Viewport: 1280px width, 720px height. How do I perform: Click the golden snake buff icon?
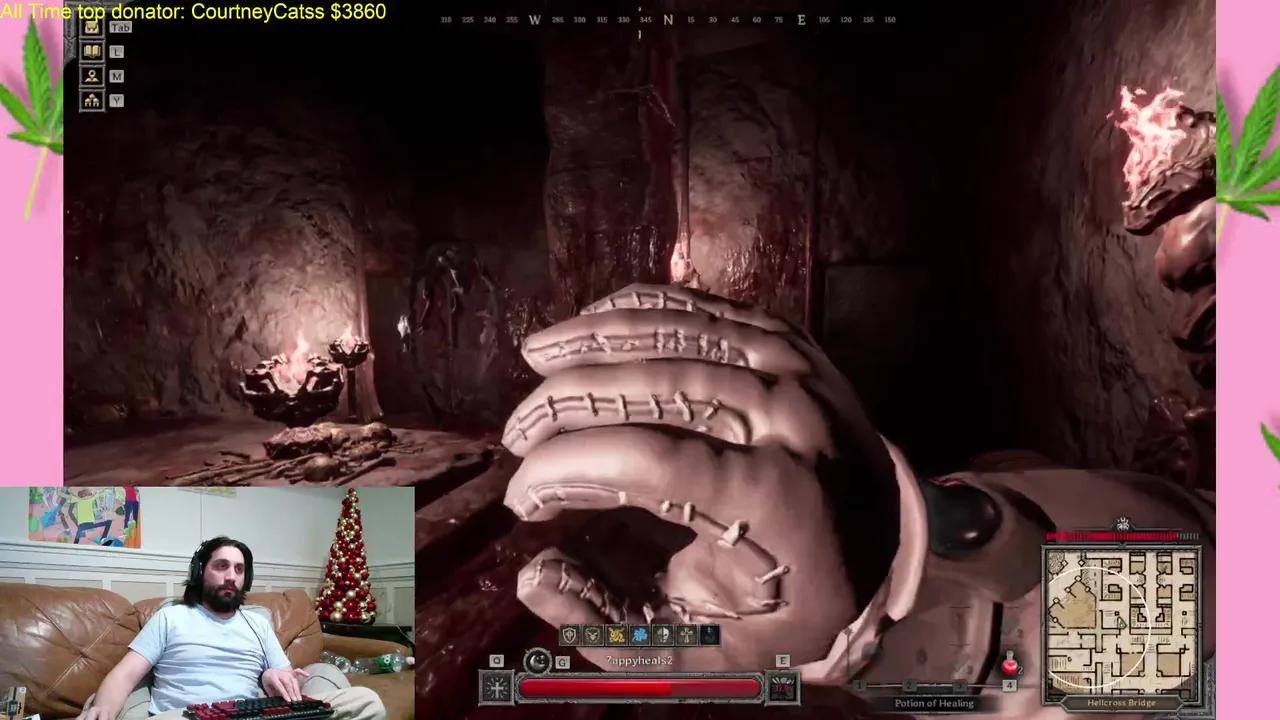(615, 635)
